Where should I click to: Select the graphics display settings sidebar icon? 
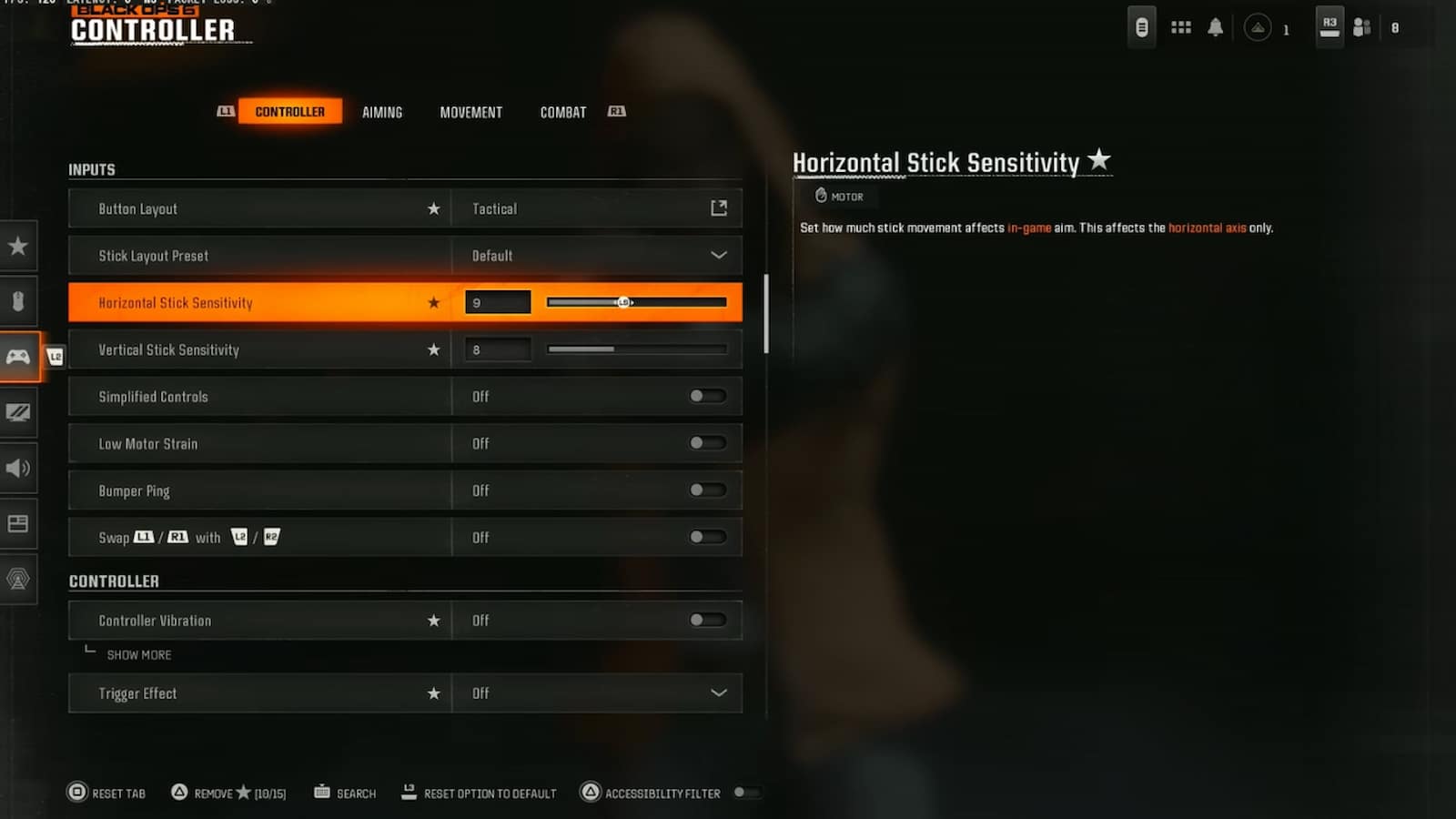pyautogui.click(x=18, y=412)
